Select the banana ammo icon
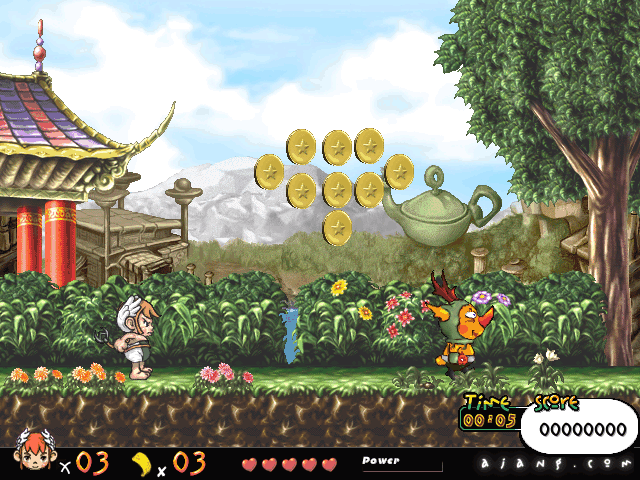This screenshot has height=480, width=640. (142, 462)
